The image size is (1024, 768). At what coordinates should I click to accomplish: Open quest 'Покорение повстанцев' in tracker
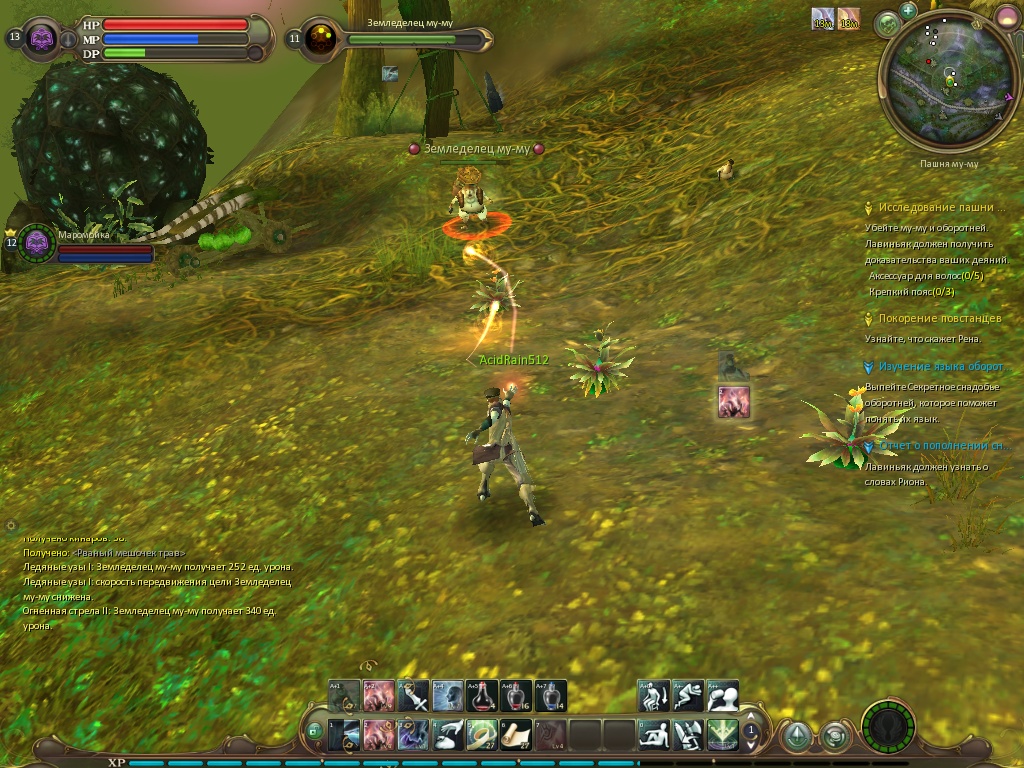tap(938, 318)
